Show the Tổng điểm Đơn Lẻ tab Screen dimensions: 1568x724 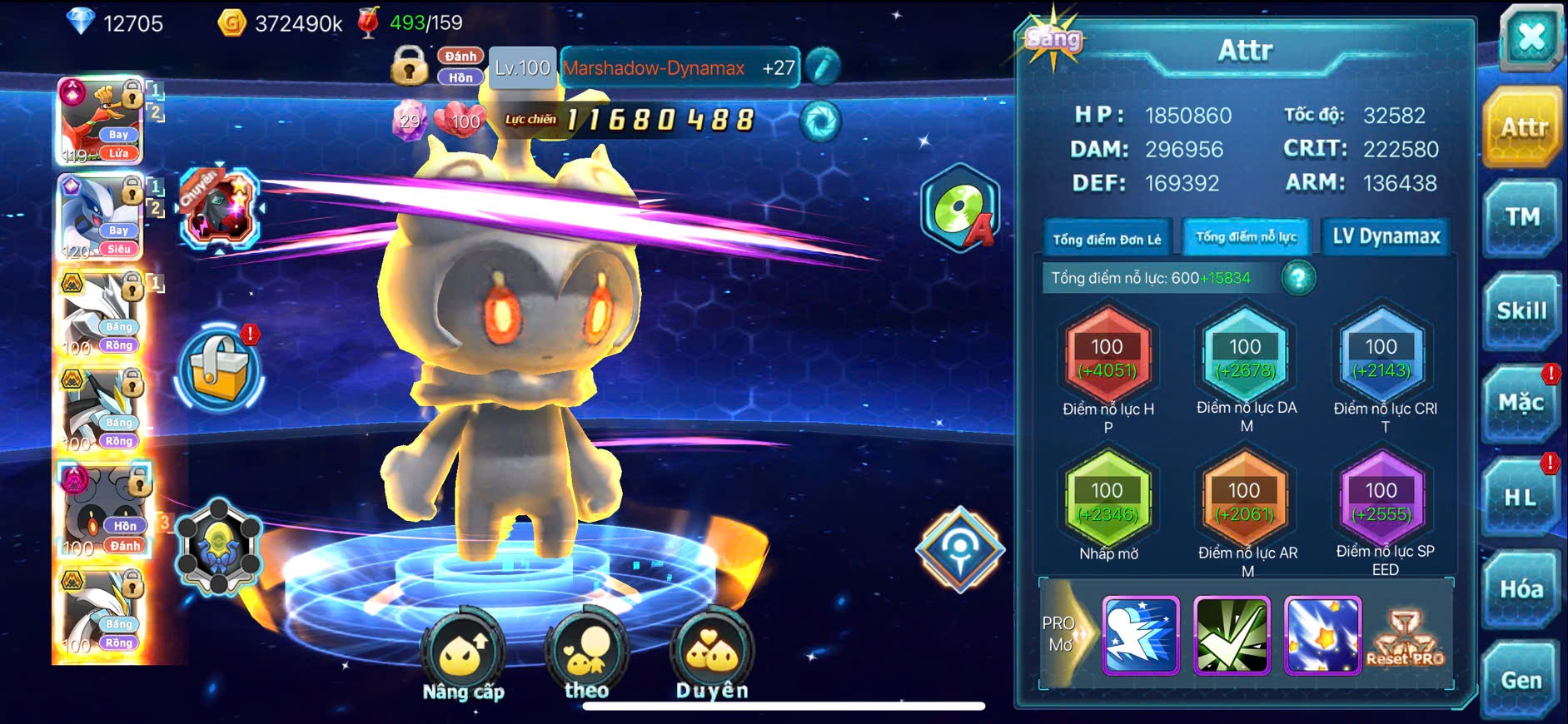tap(1107, 239)
